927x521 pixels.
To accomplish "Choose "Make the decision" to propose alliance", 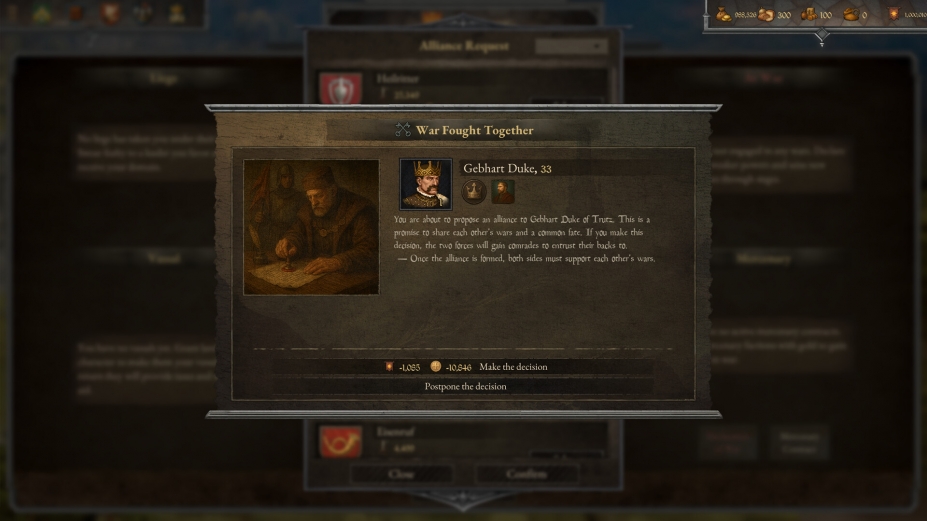I will [512, 367].
